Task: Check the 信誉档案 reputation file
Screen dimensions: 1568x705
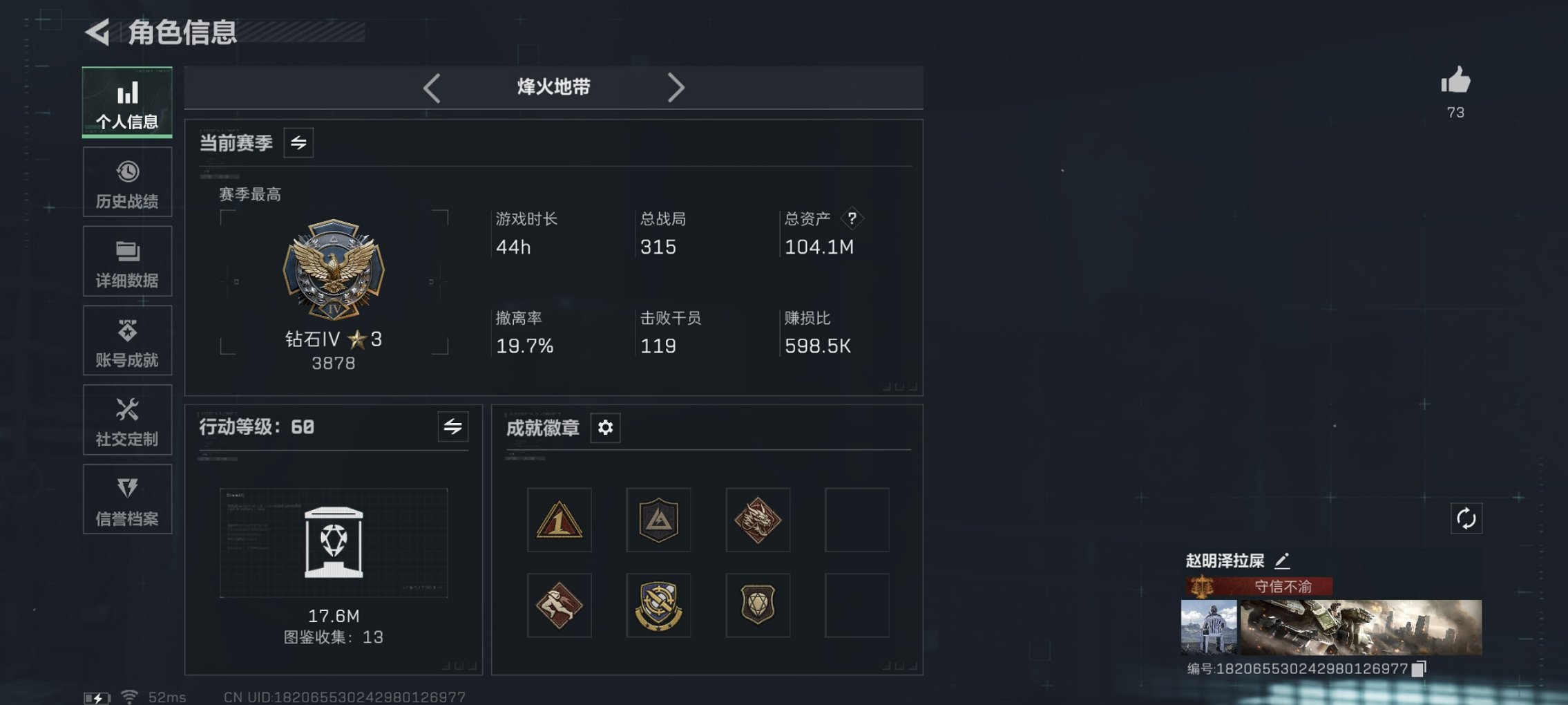Action: (x=127, y=499)
